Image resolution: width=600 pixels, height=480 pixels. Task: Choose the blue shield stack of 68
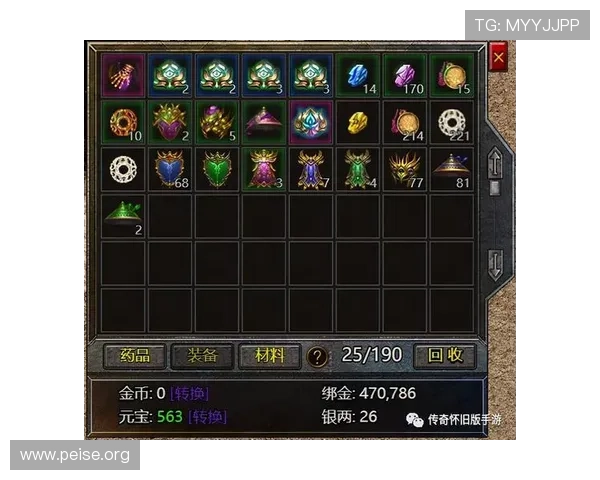point(171,169)
